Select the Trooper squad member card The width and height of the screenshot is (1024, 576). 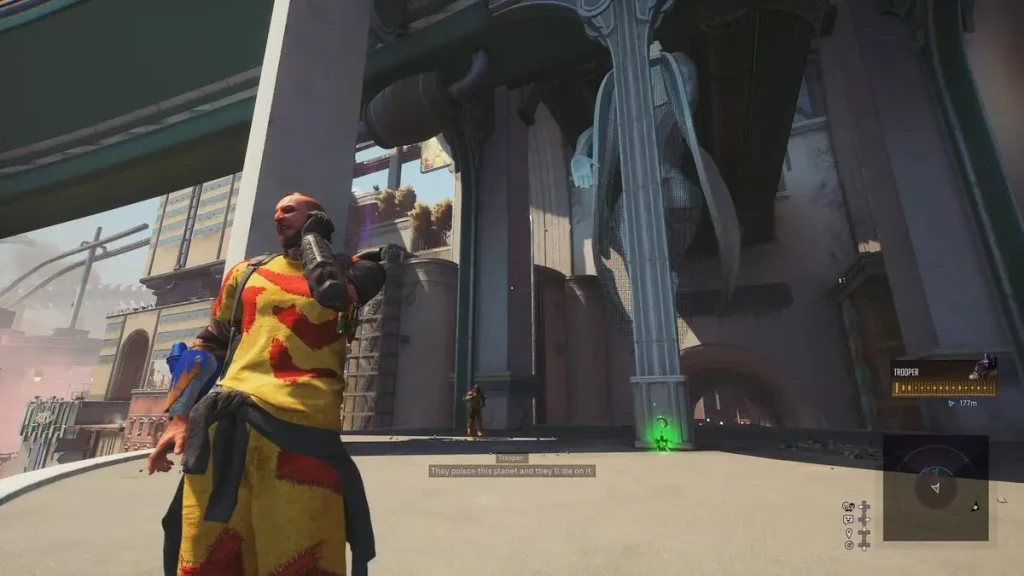(943, 380)
